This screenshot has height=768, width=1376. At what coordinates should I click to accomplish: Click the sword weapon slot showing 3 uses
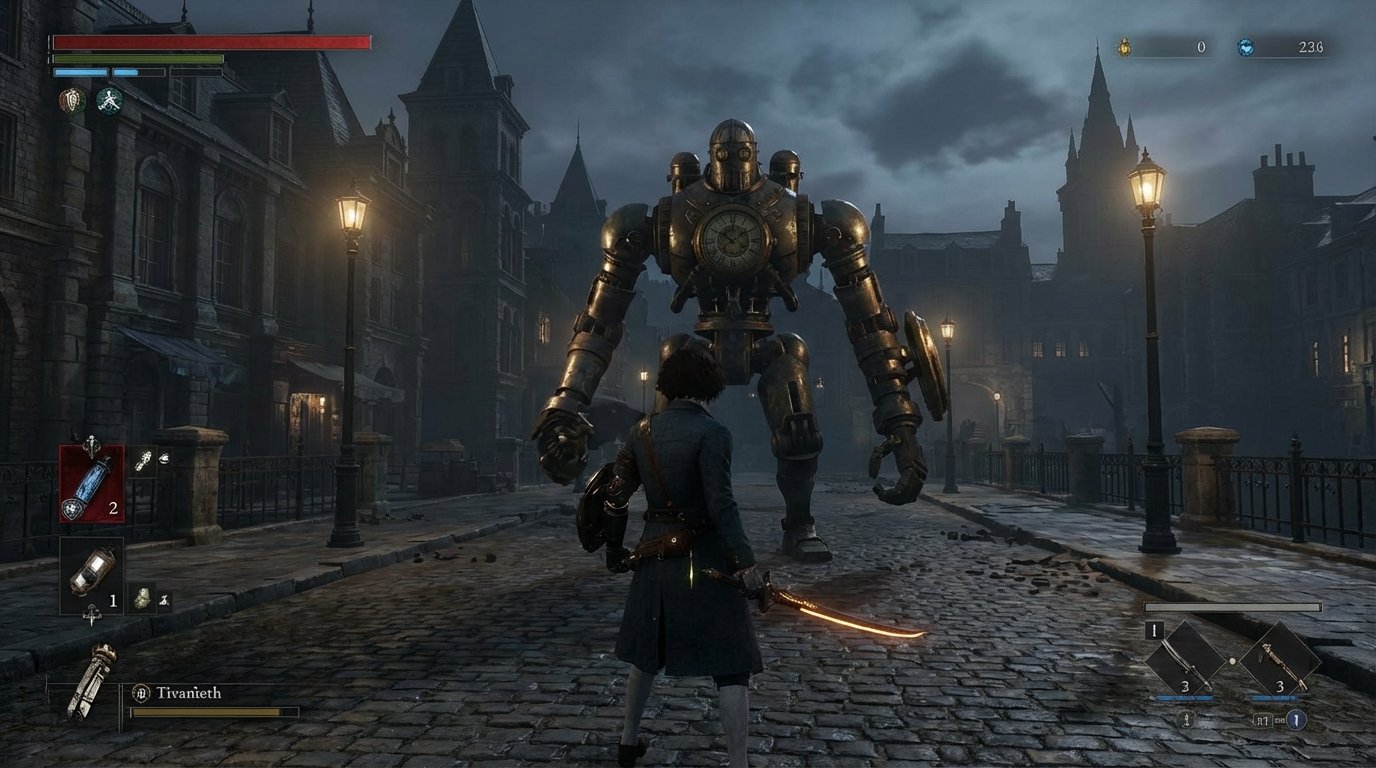point(1185,660)
